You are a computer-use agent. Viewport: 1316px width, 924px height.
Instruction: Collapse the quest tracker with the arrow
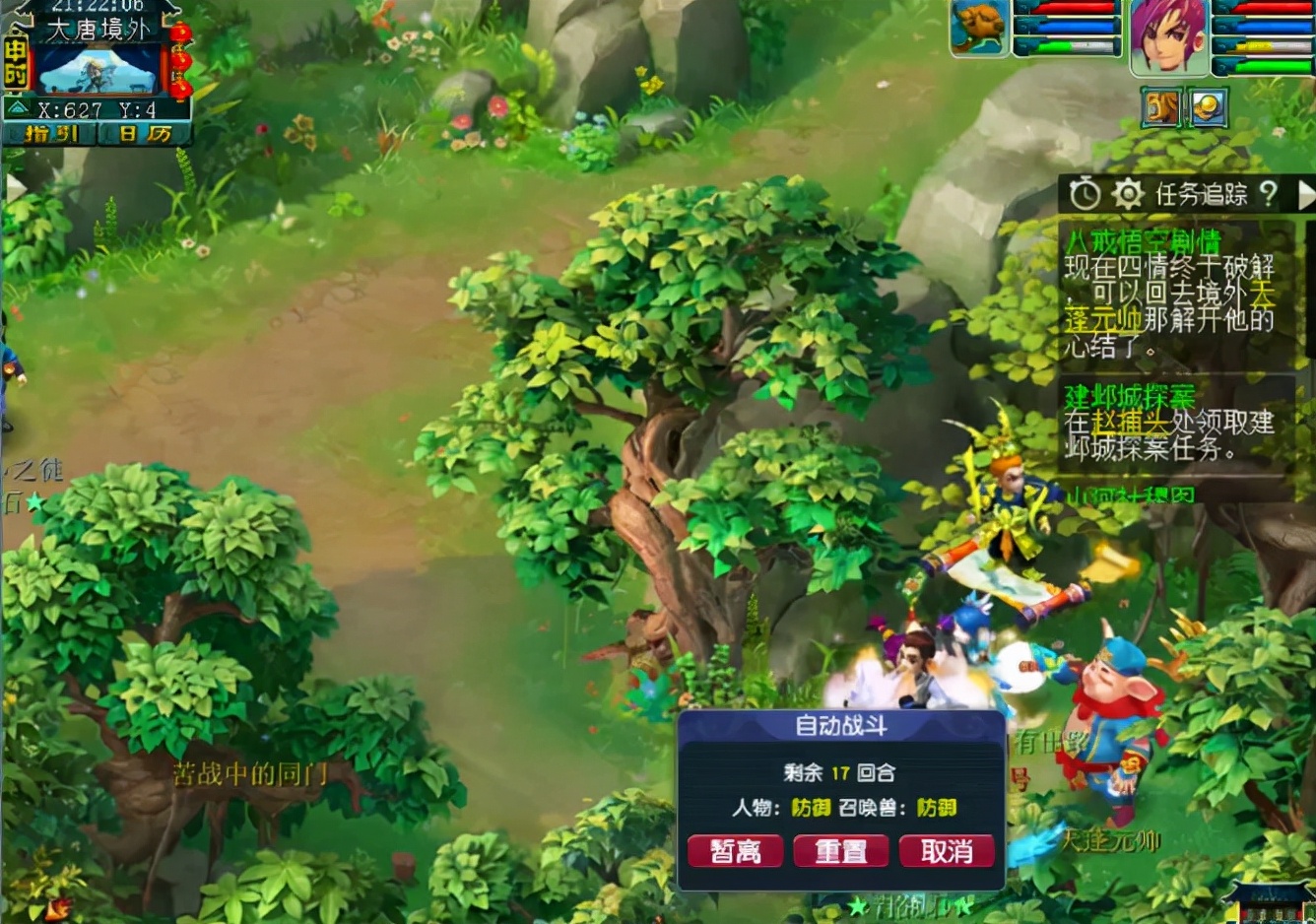1305,194
